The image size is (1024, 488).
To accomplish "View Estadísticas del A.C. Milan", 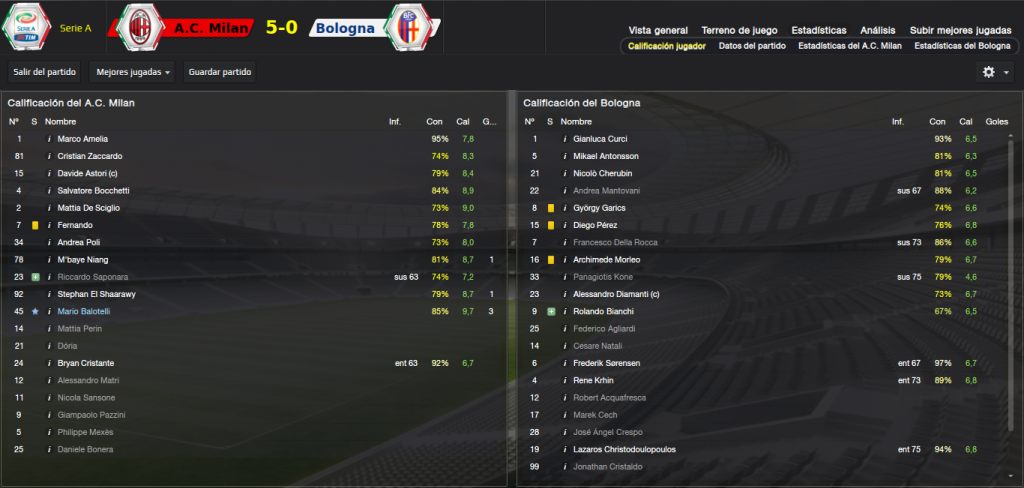I will pyautogui.click(x=849, y=46).
